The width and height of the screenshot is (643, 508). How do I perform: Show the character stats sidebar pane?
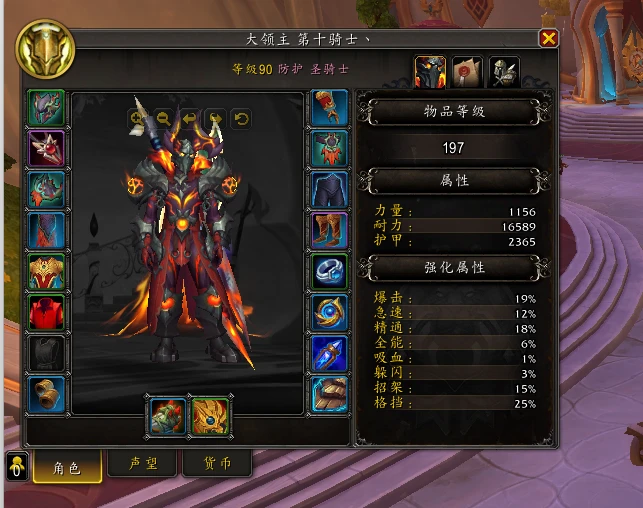[x=430, y=71]
